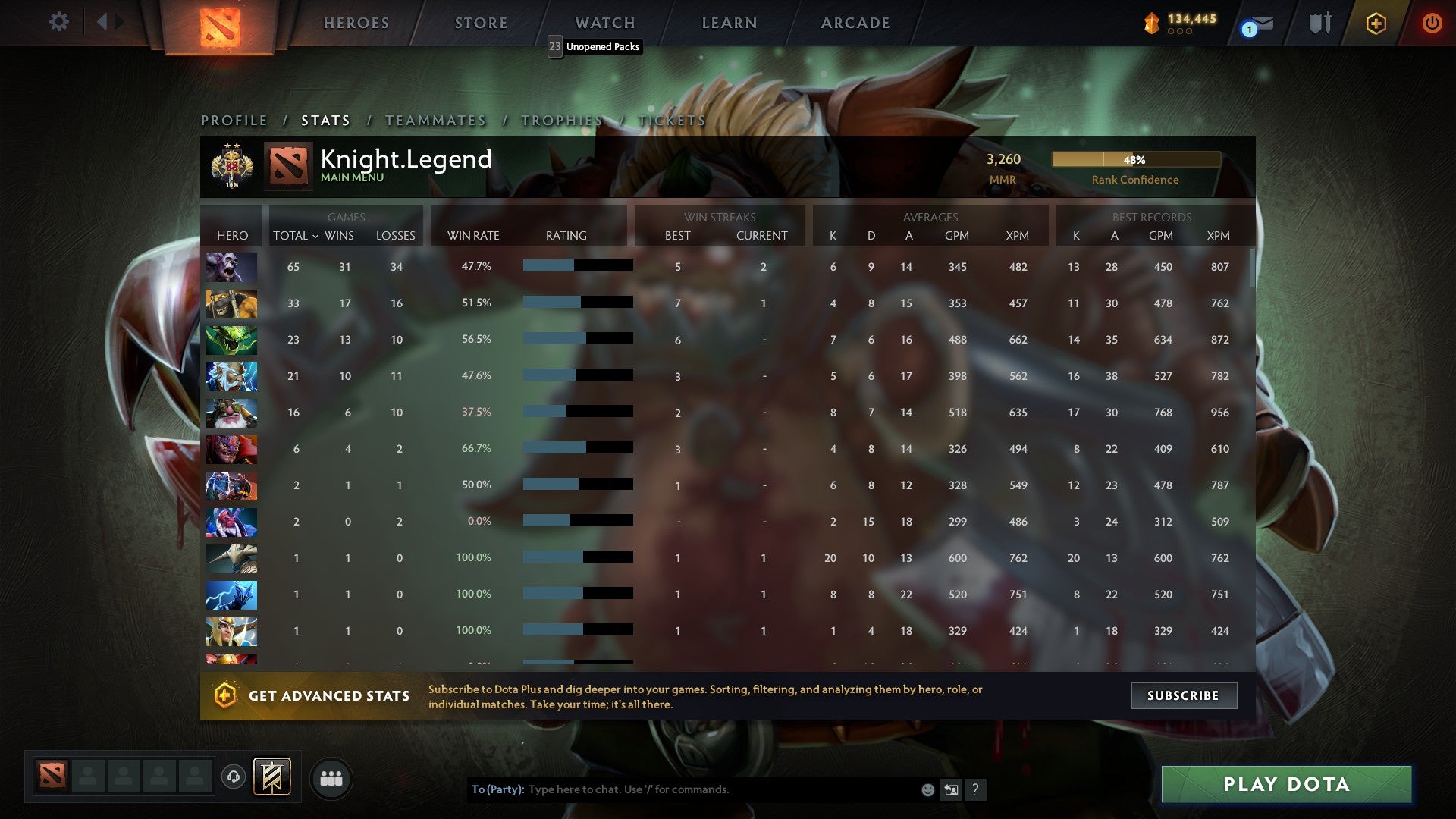
Task: Open settings with the gear icon
Action: (58, 23)
